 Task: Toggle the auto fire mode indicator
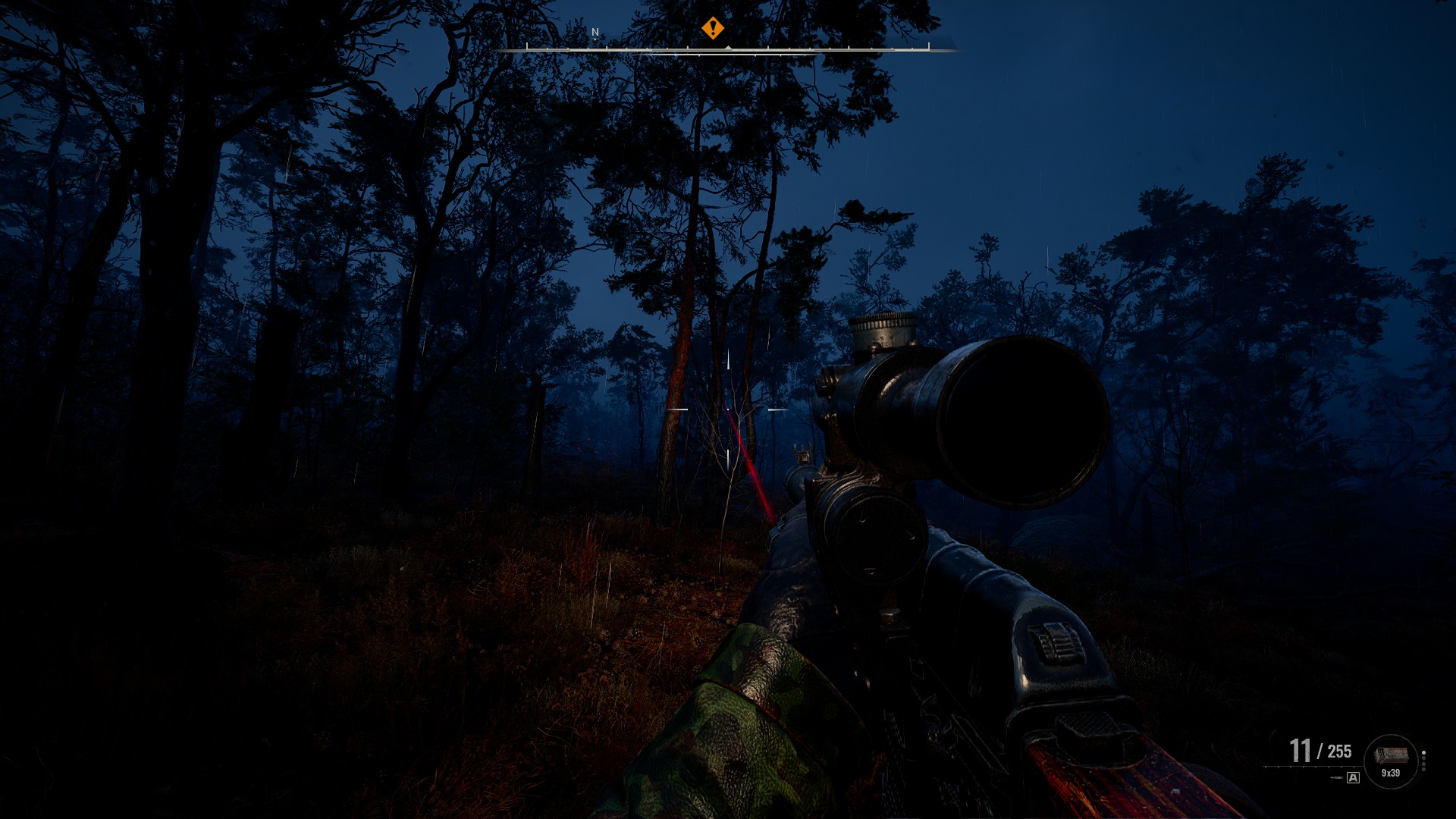(x=1354, y=777)
